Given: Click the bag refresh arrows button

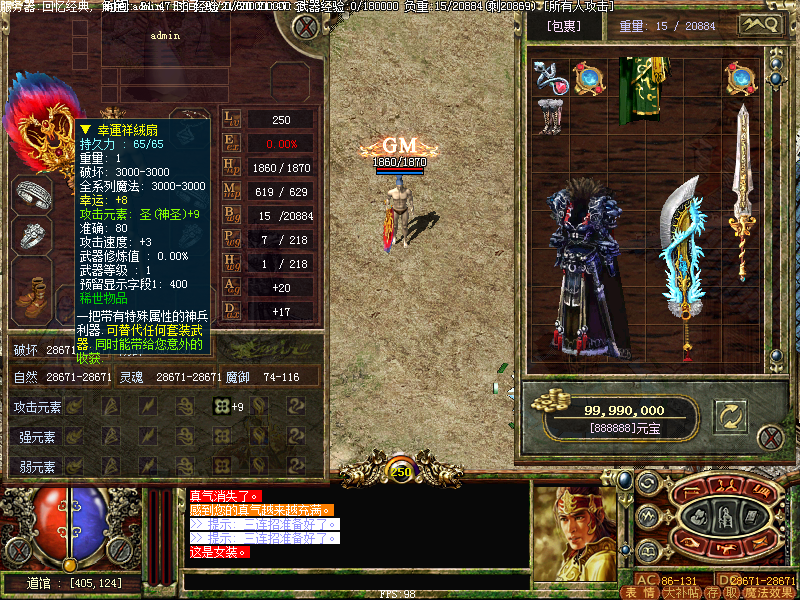Looking at the screenshot, I should point(731,417).
